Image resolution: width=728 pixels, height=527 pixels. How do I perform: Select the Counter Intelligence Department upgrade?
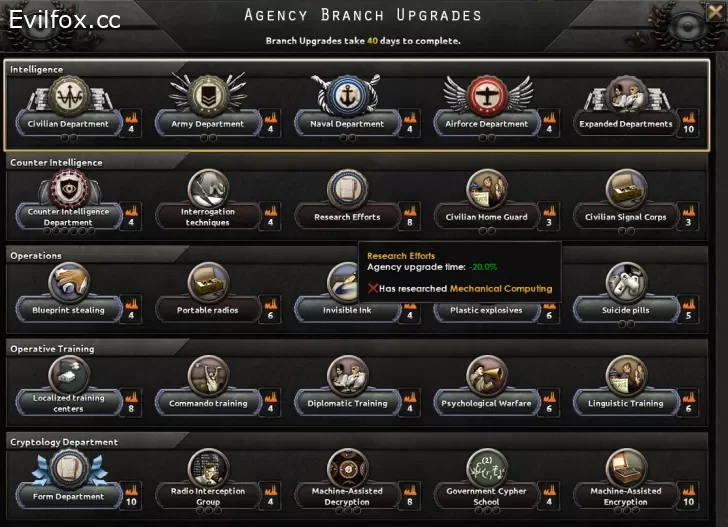(67, 216)
